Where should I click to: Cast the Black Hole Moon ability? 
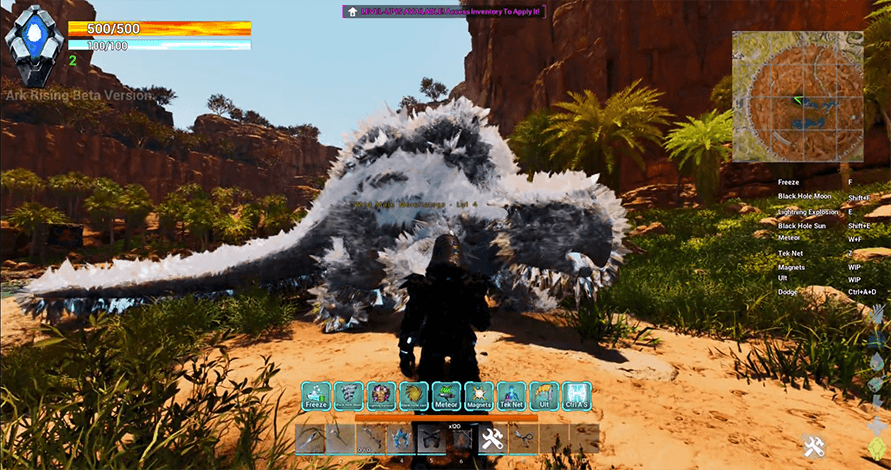[x=348, y=397]
